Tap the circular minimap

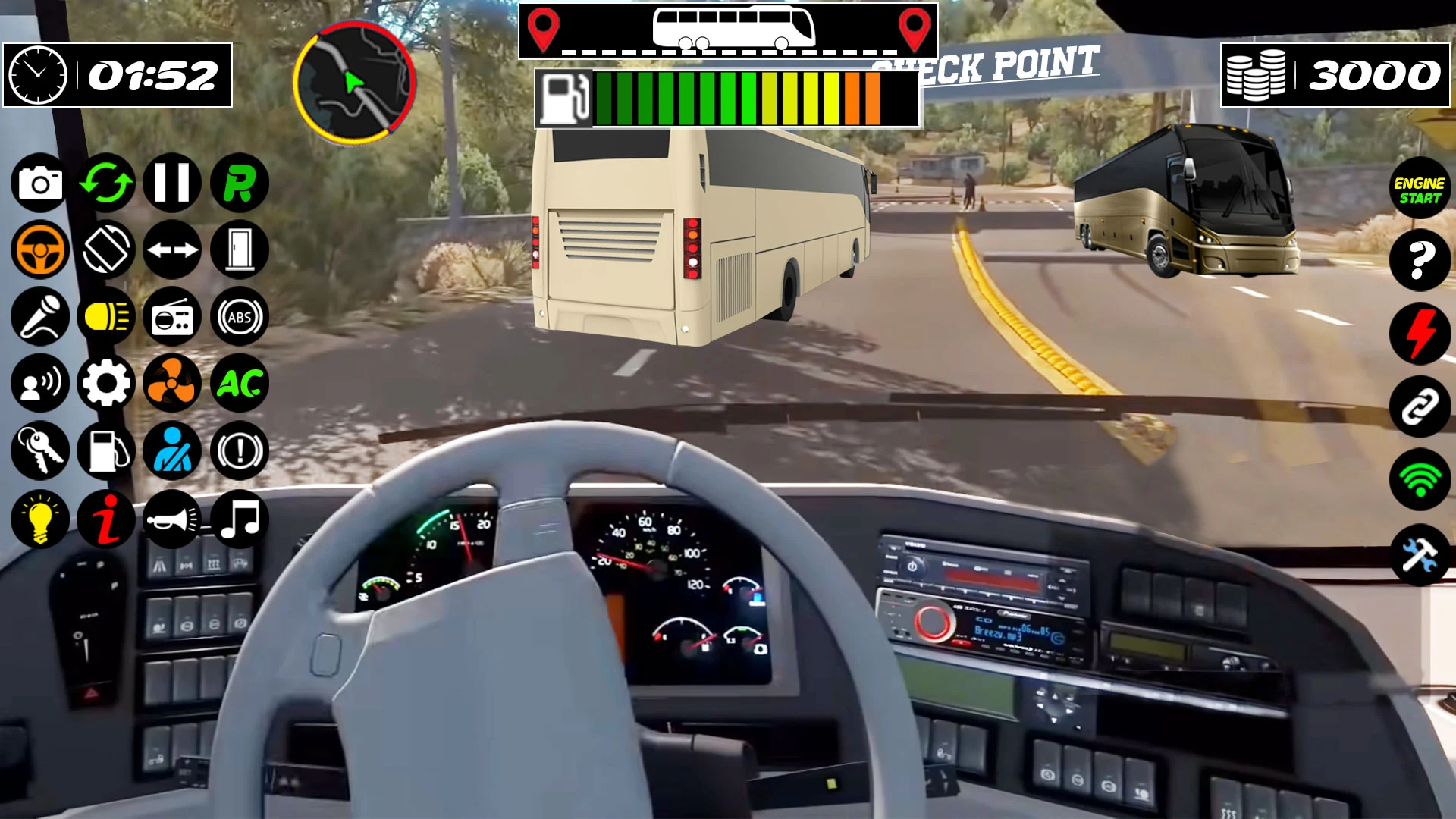[354, 83]
